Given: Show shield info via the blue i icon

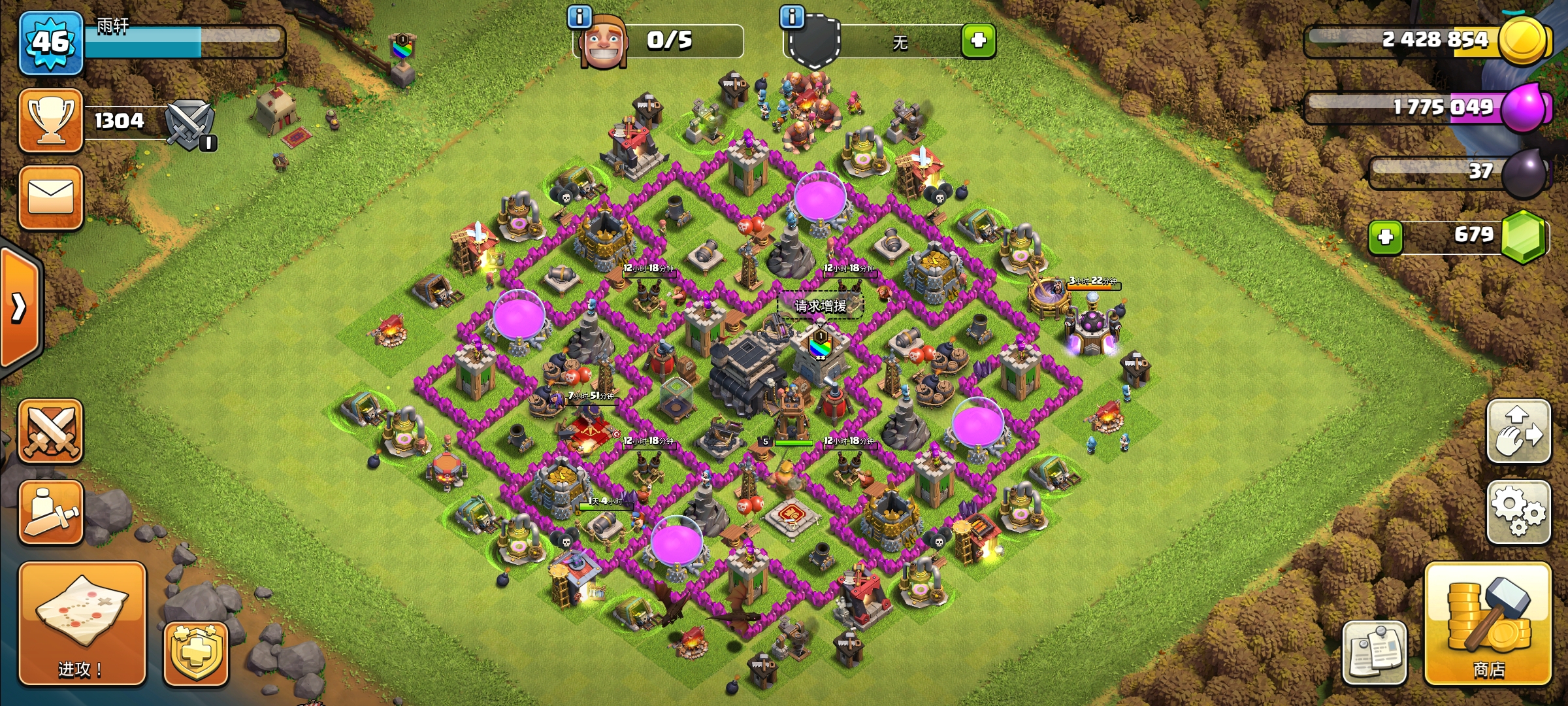Looking at the screenshot, I should [792, 16].
